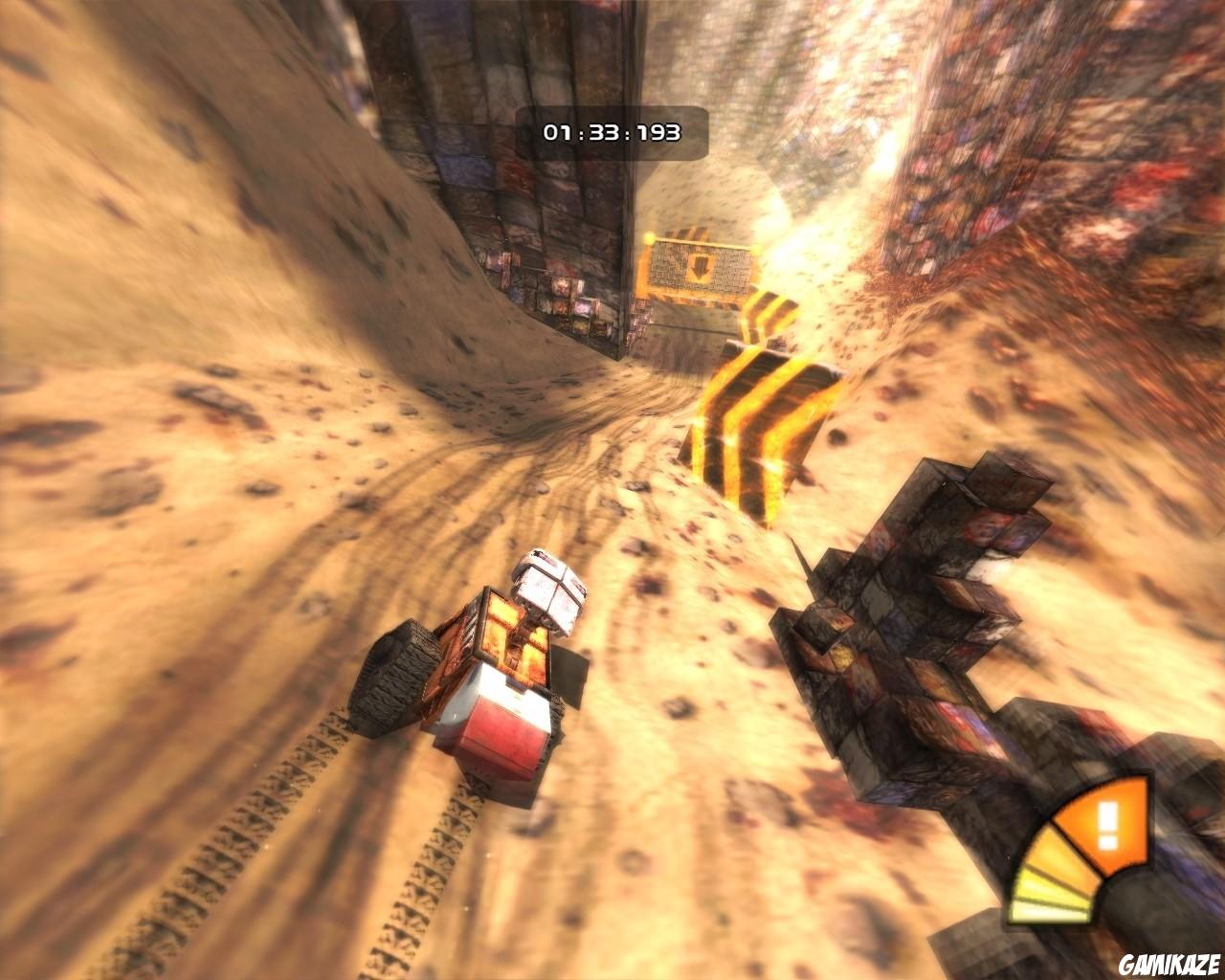Viewport: 1225px width, 980px height.
Task: Click the downward arrow checkpoint sign
Action: [x=701, y=268]
